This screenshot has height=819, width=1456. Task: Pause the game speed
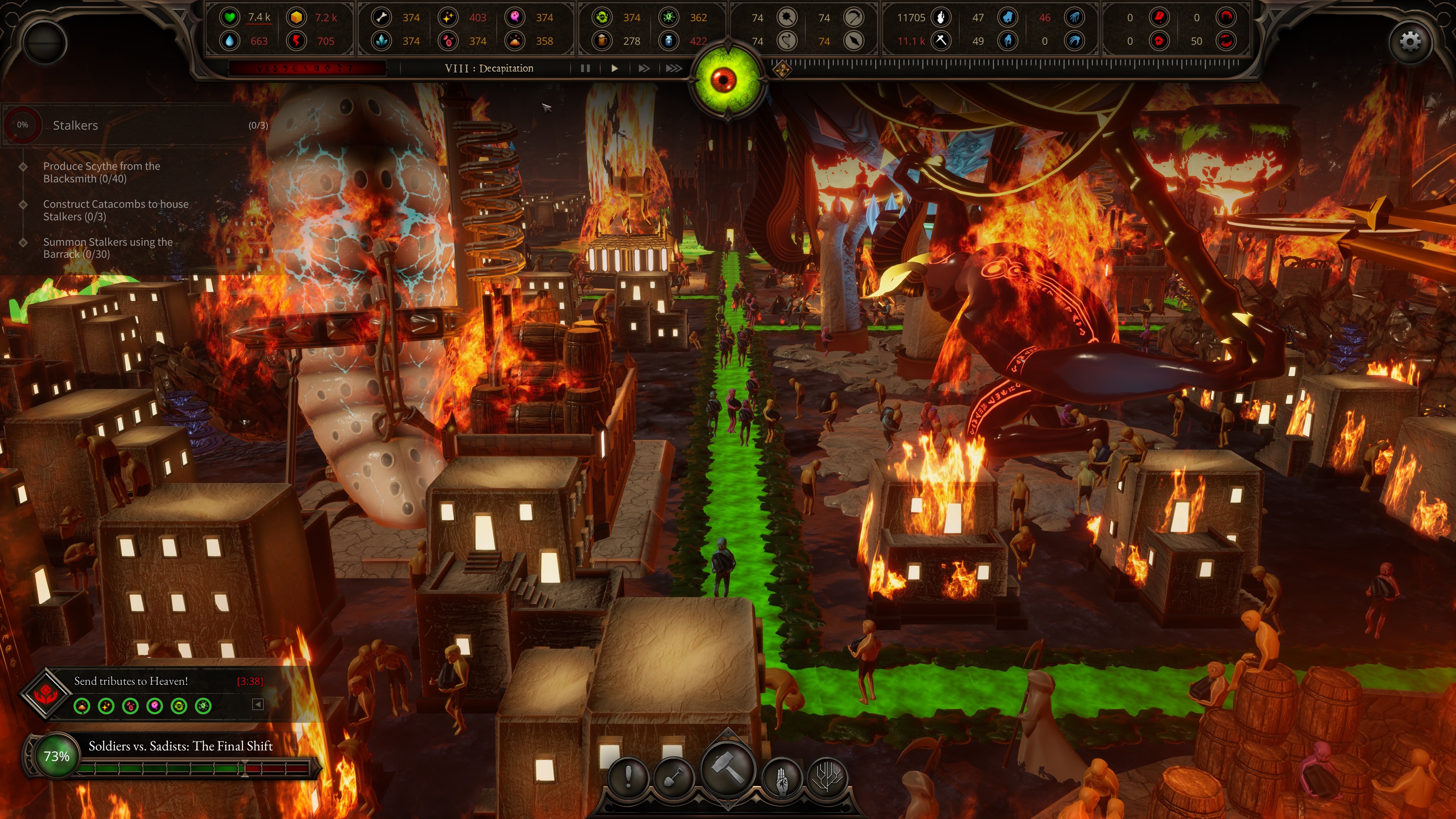(585, 68)
